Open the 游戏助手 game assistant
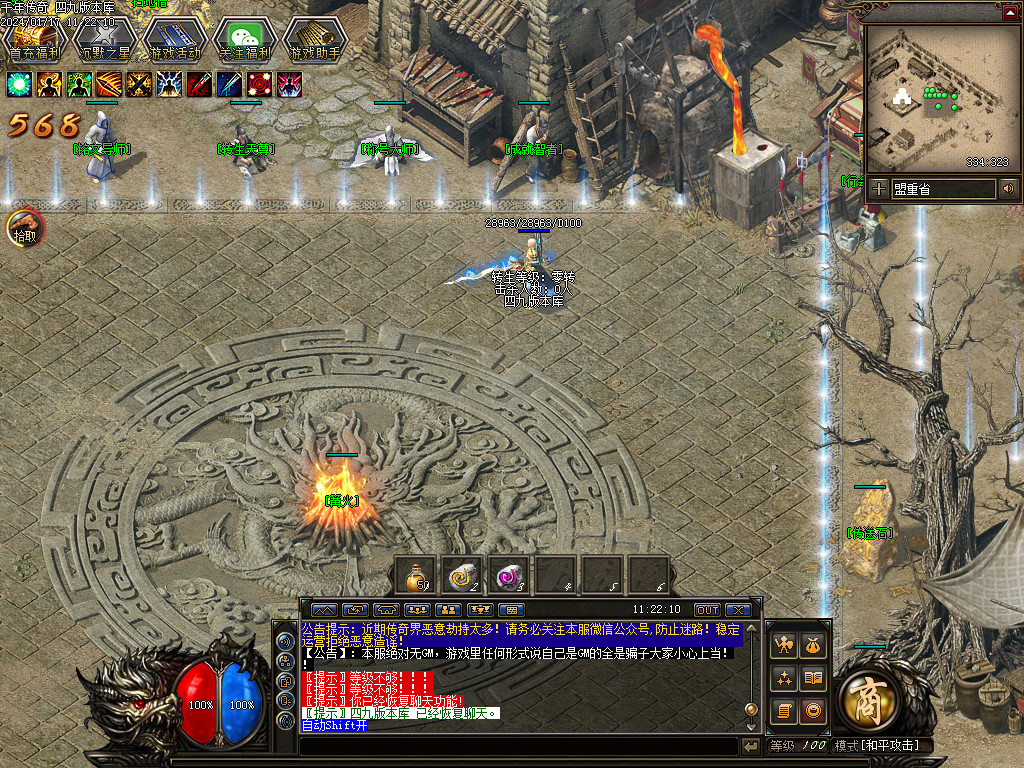The image size is (1024, 768). (x=315, y=40)
